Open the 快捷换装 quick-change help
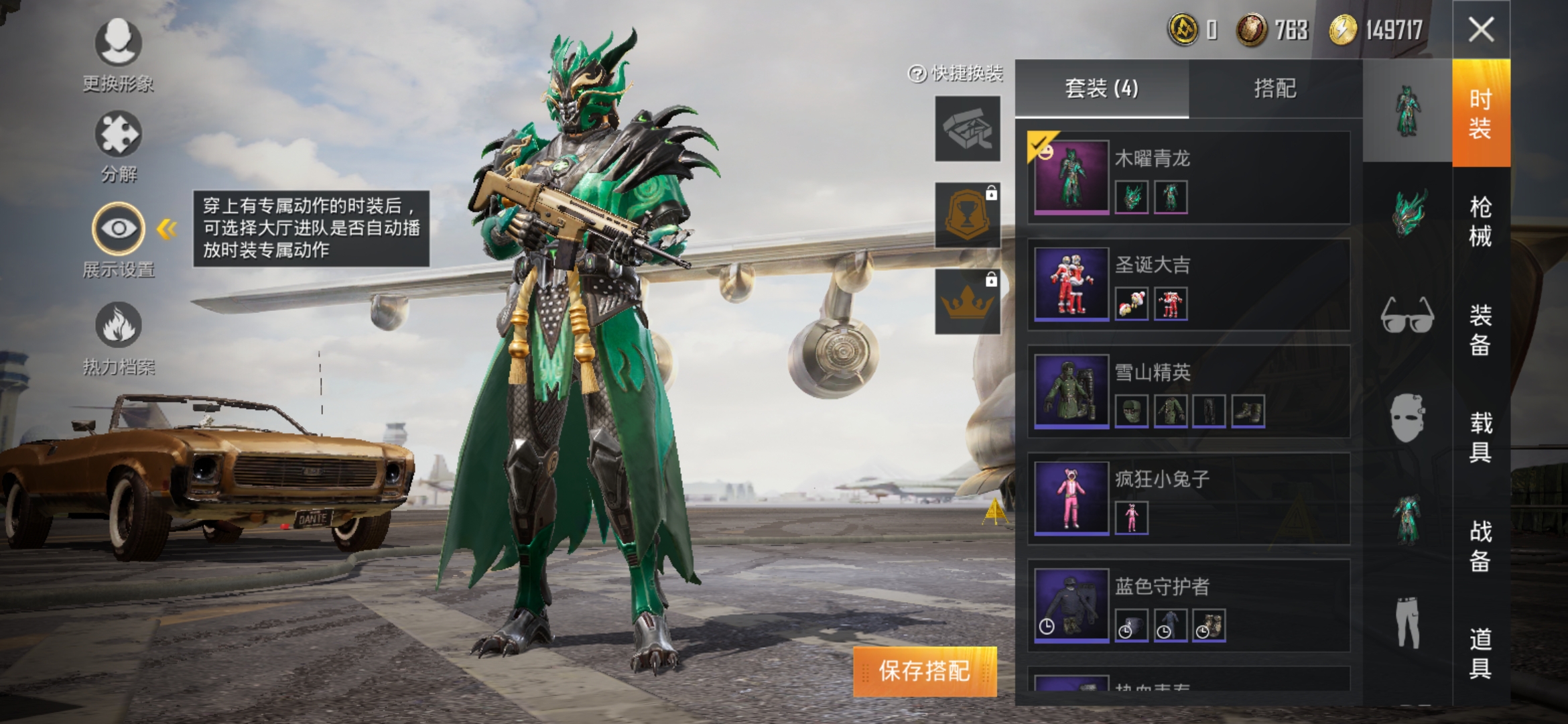This screenshot has width=1568, height=724. point(956,74)
